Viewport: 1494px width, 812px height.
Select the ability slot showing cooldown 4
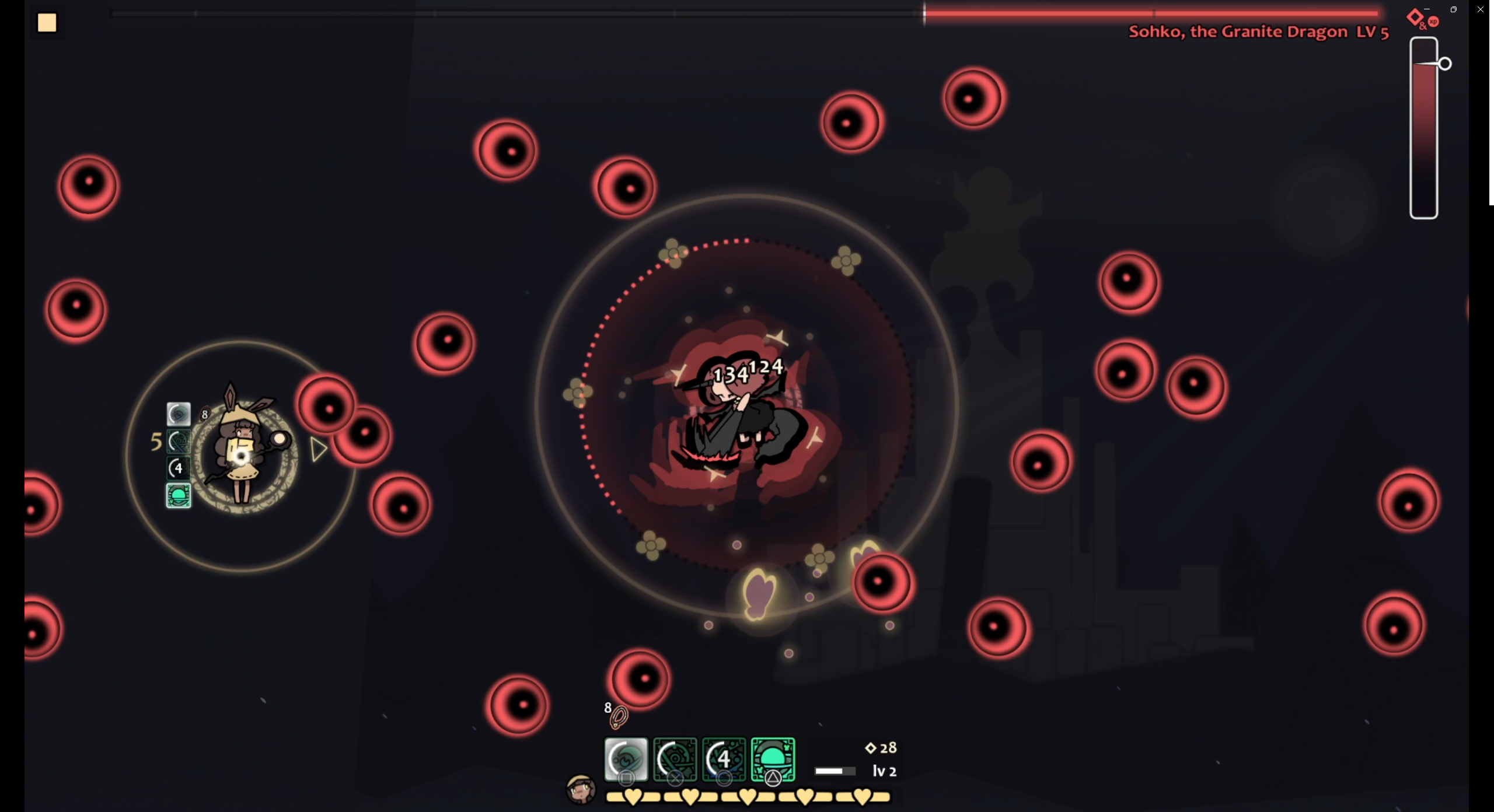724,759
